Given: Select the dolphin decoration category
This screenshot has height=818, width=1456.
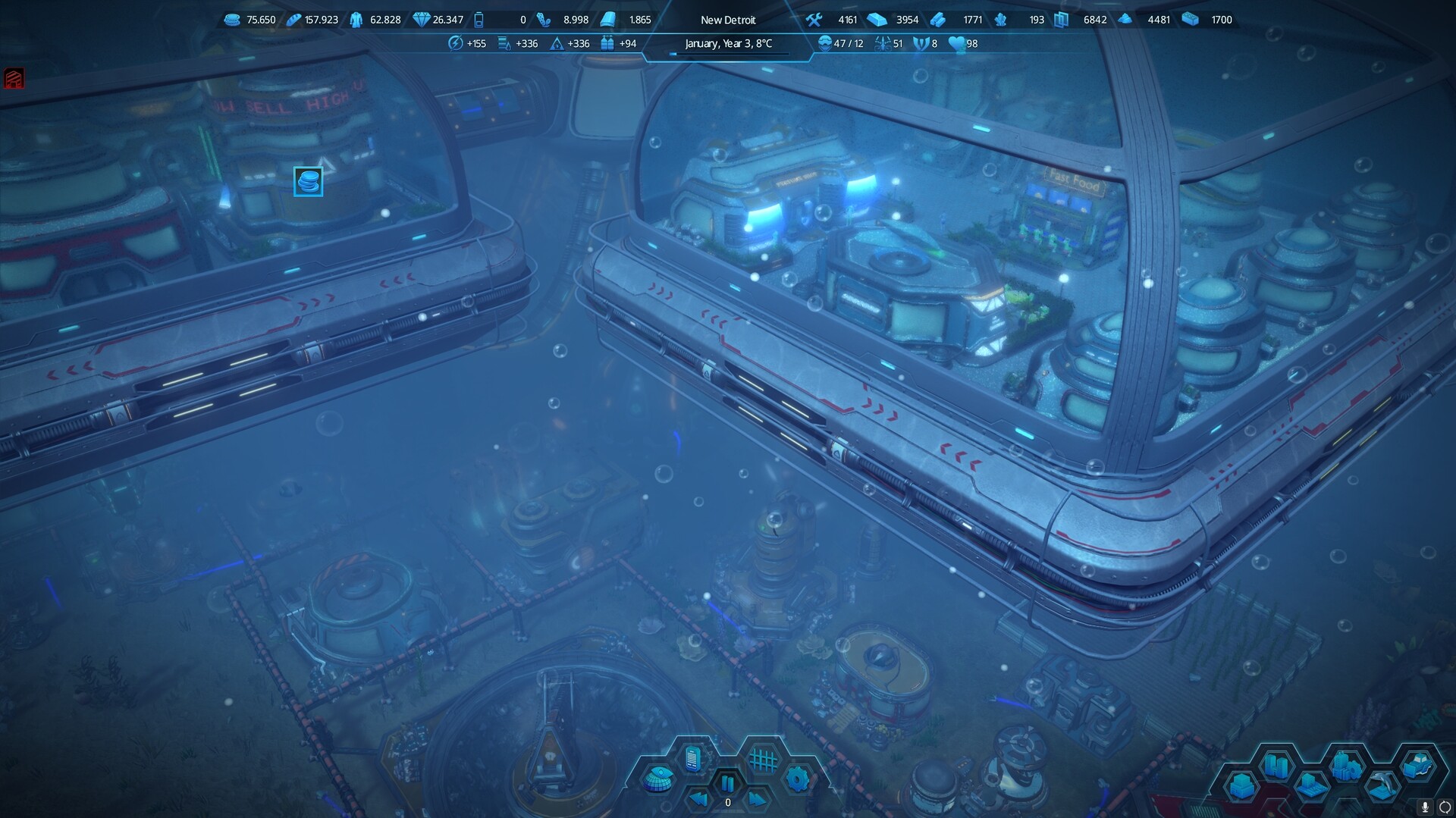Looking at the screenshot, I should [x=1382, y=786].
